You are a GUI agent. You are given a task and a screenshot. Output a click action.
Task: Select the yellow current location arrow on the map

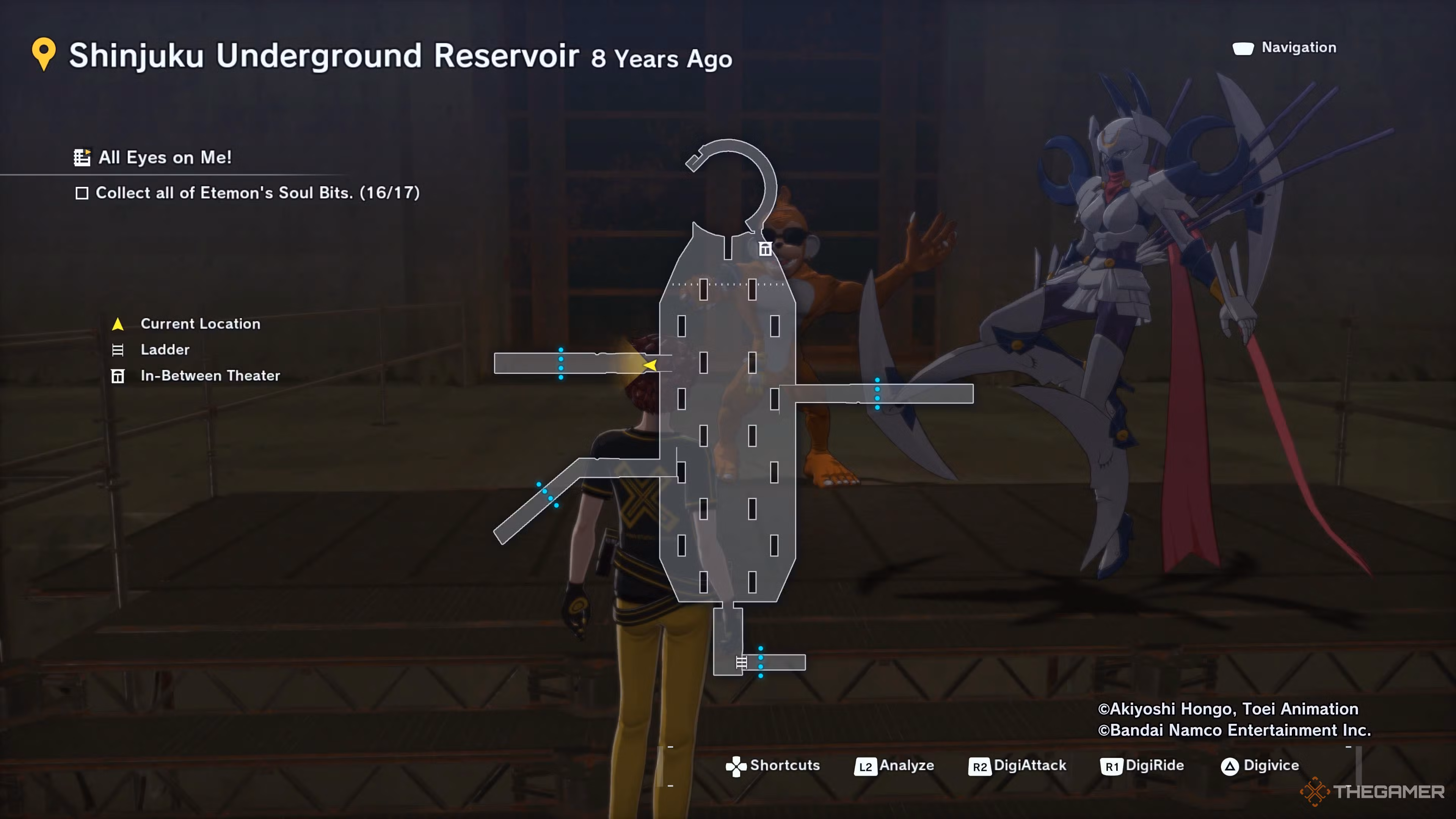(x=651, y=365)
